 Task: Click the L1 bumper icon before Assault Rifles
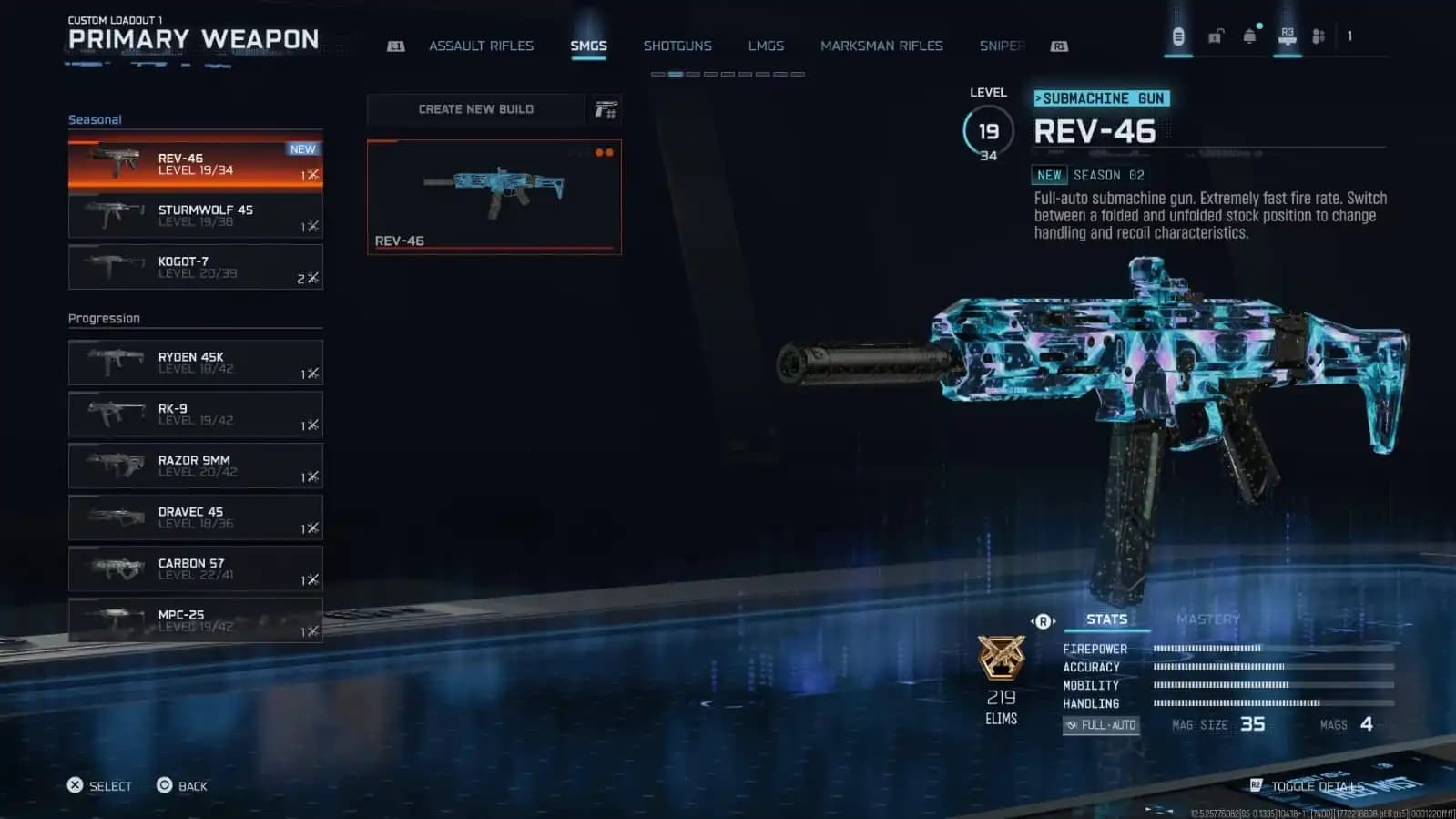396,45
